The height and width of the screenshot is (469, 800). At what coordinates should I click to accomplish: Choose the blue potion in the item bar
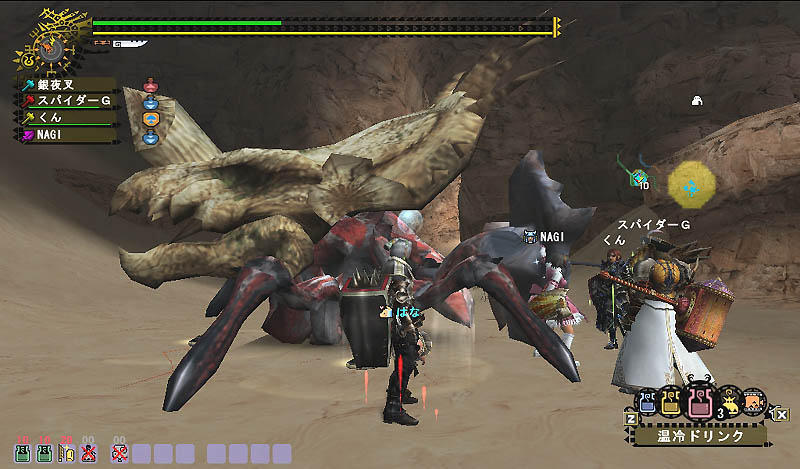647,402
